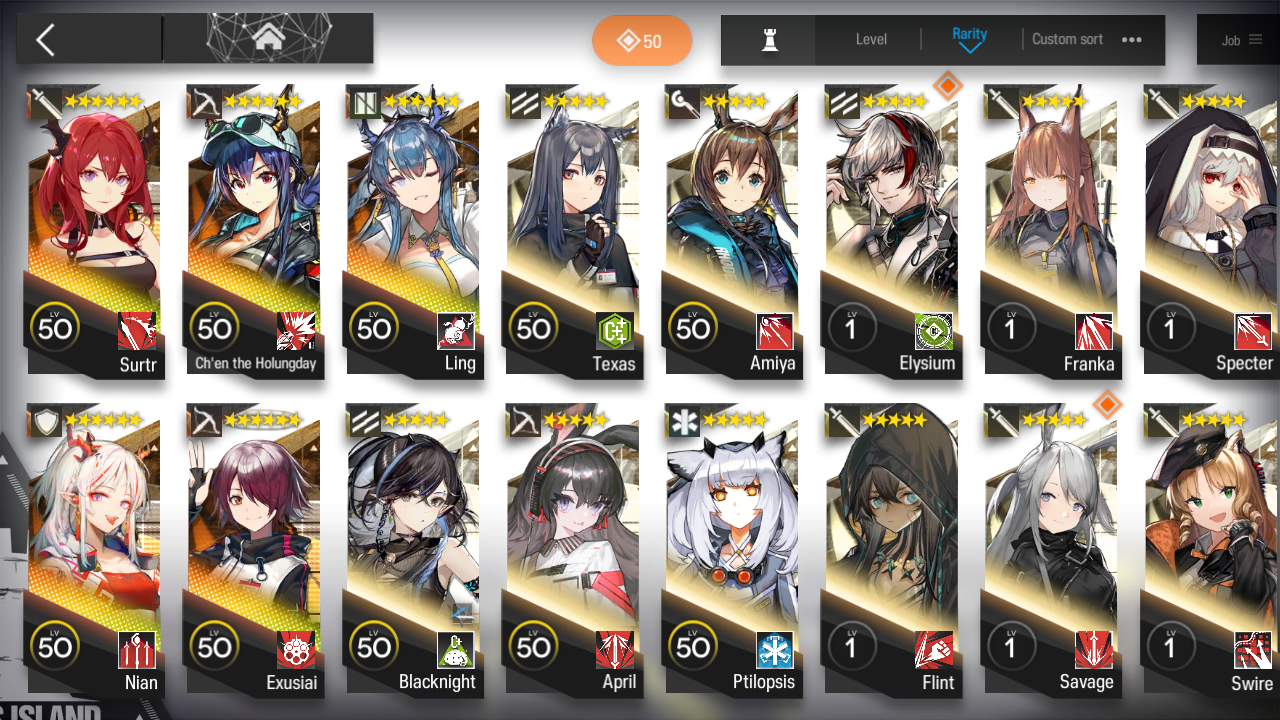Open the Custom sort option
This screenshot has height=720, width=1280.
[x=1067, y=39]
